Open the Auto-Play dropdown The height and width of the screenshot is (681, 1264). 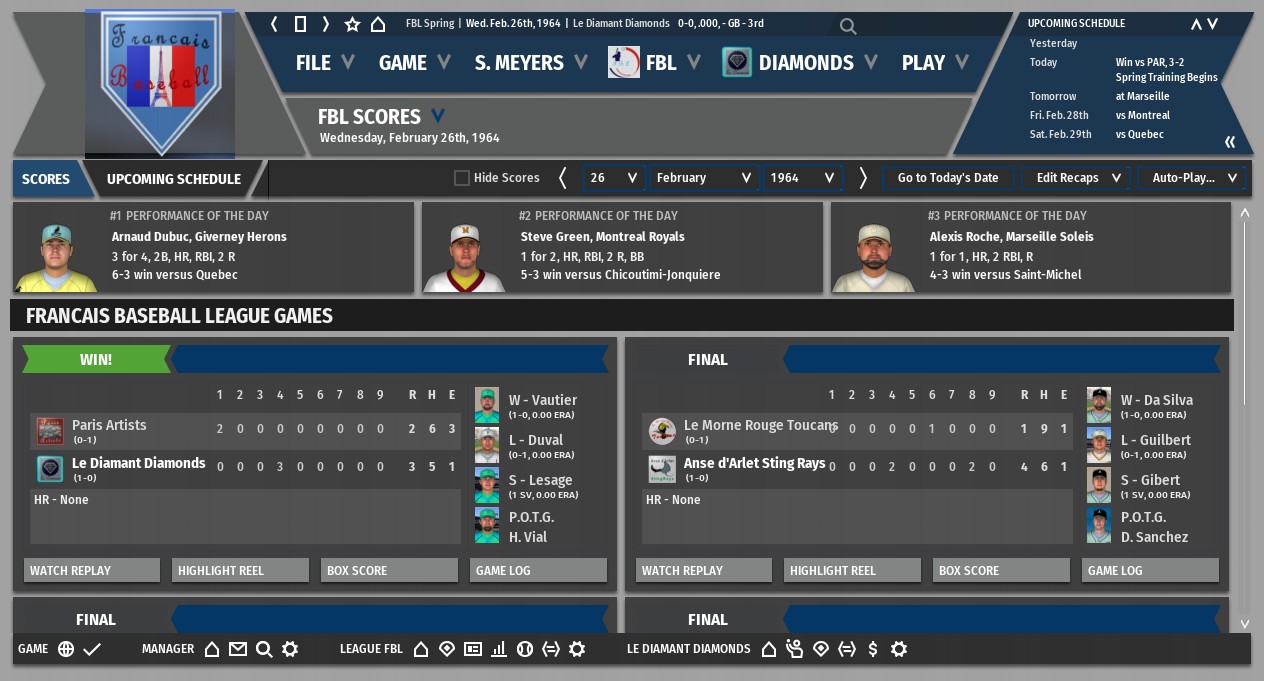tap(1194, 178)
